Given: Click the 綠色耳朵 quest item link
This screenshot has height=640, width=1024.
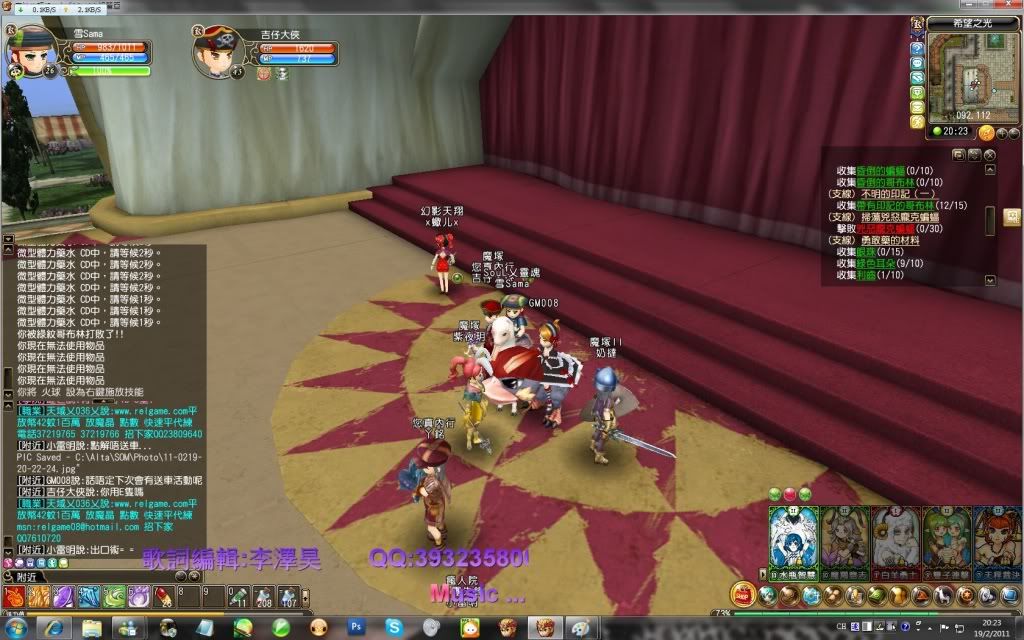Looking at the screenshot, I should point(878,263).
